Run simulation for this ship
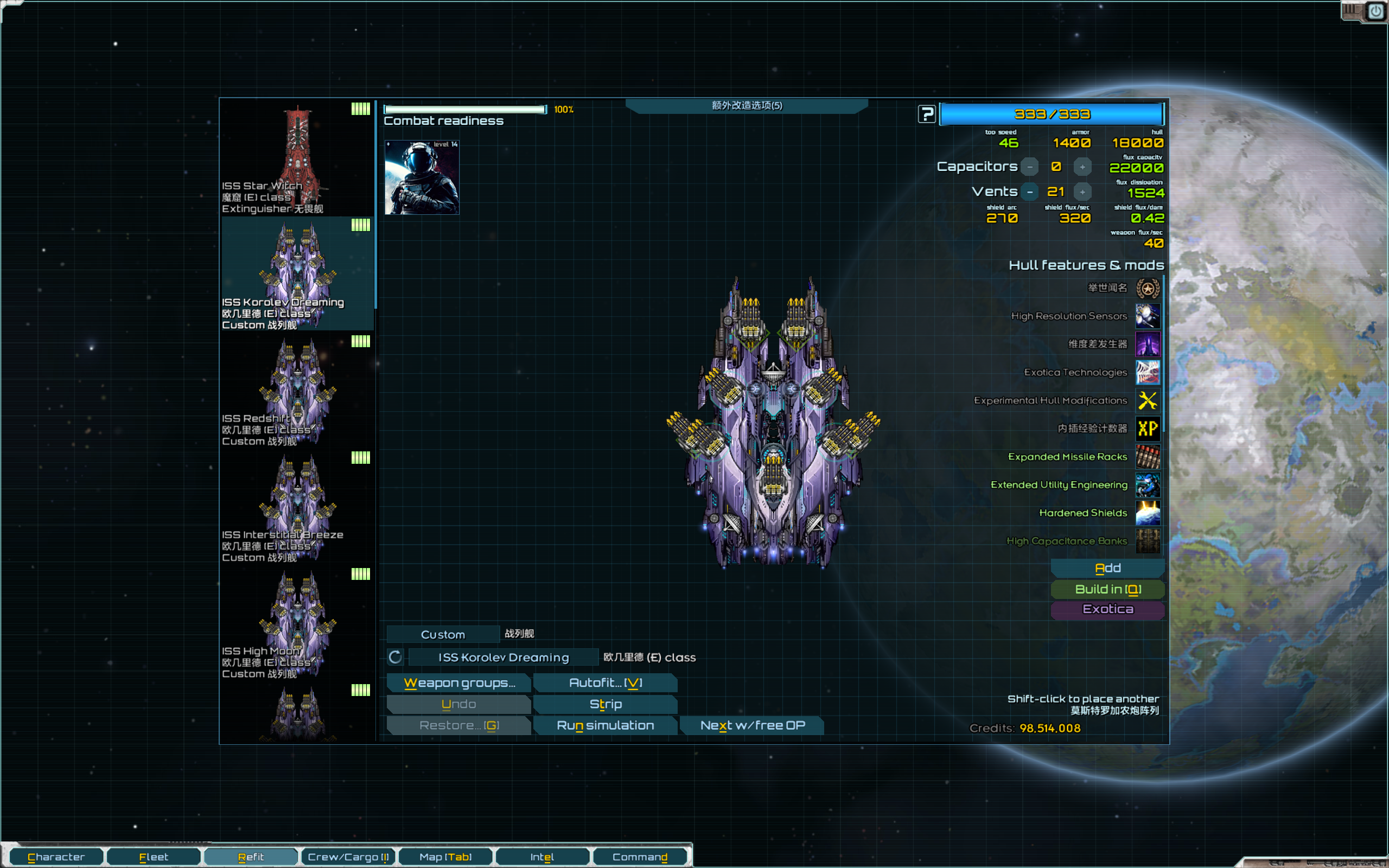Viewport: 1389px width, 868px height. tap(605, 725)
